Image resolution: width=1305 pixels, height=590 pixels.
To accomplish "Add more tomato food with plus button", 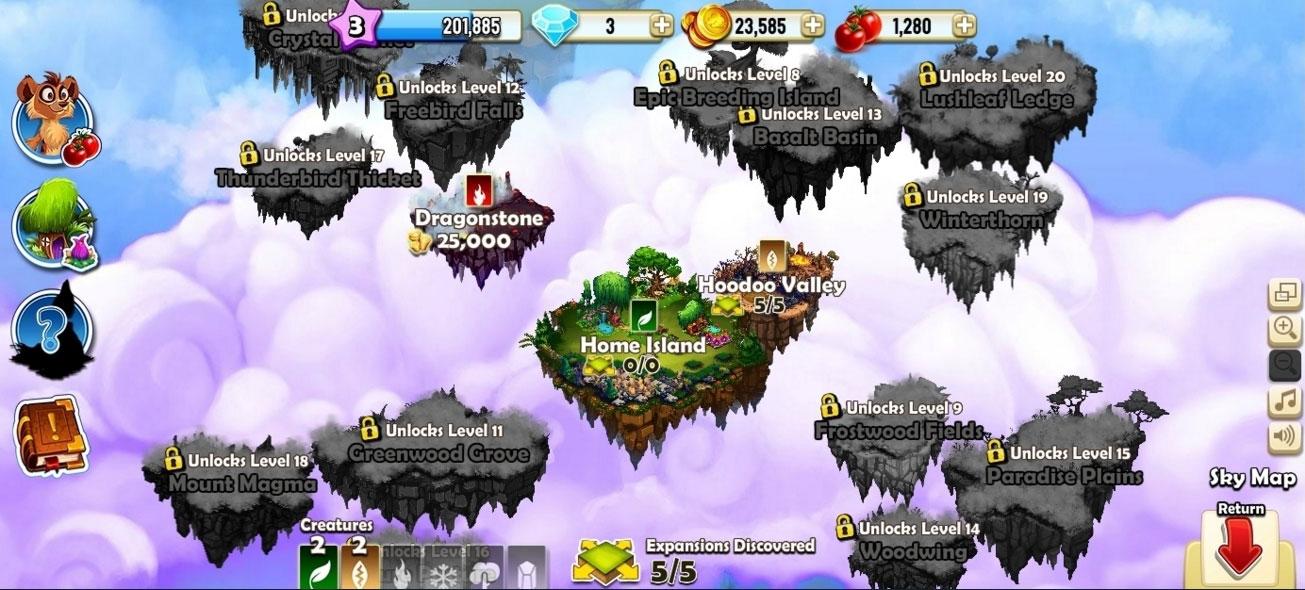I will (963, 26).
